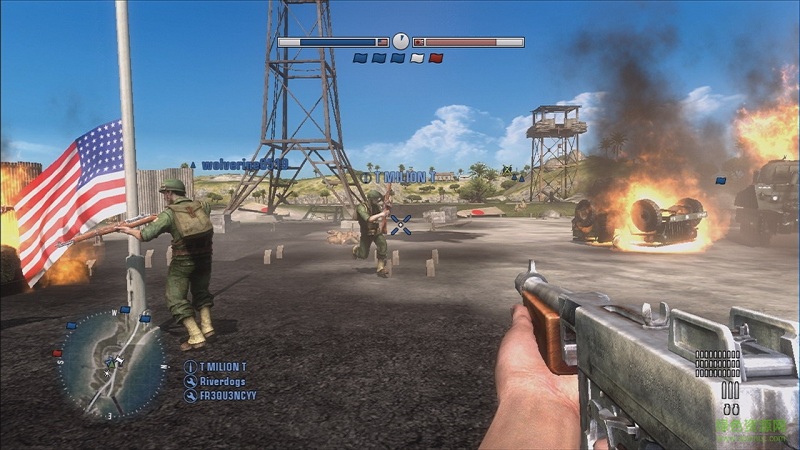Image resolution: width=800 pixels, height=450 pixels.
Task: Select squad member T MILION T in the squad list
Action: coord(221,367)
